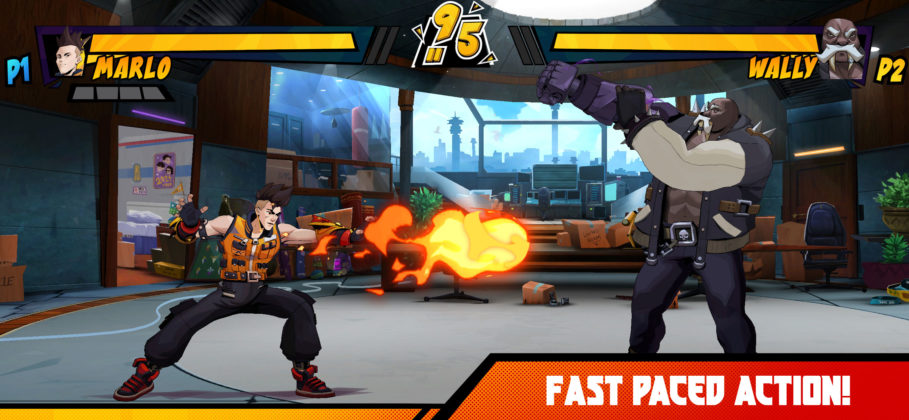This screenshot has height=420, width=909.
Task: Click Marlo's player one portrait
Action: coord(68,53)
